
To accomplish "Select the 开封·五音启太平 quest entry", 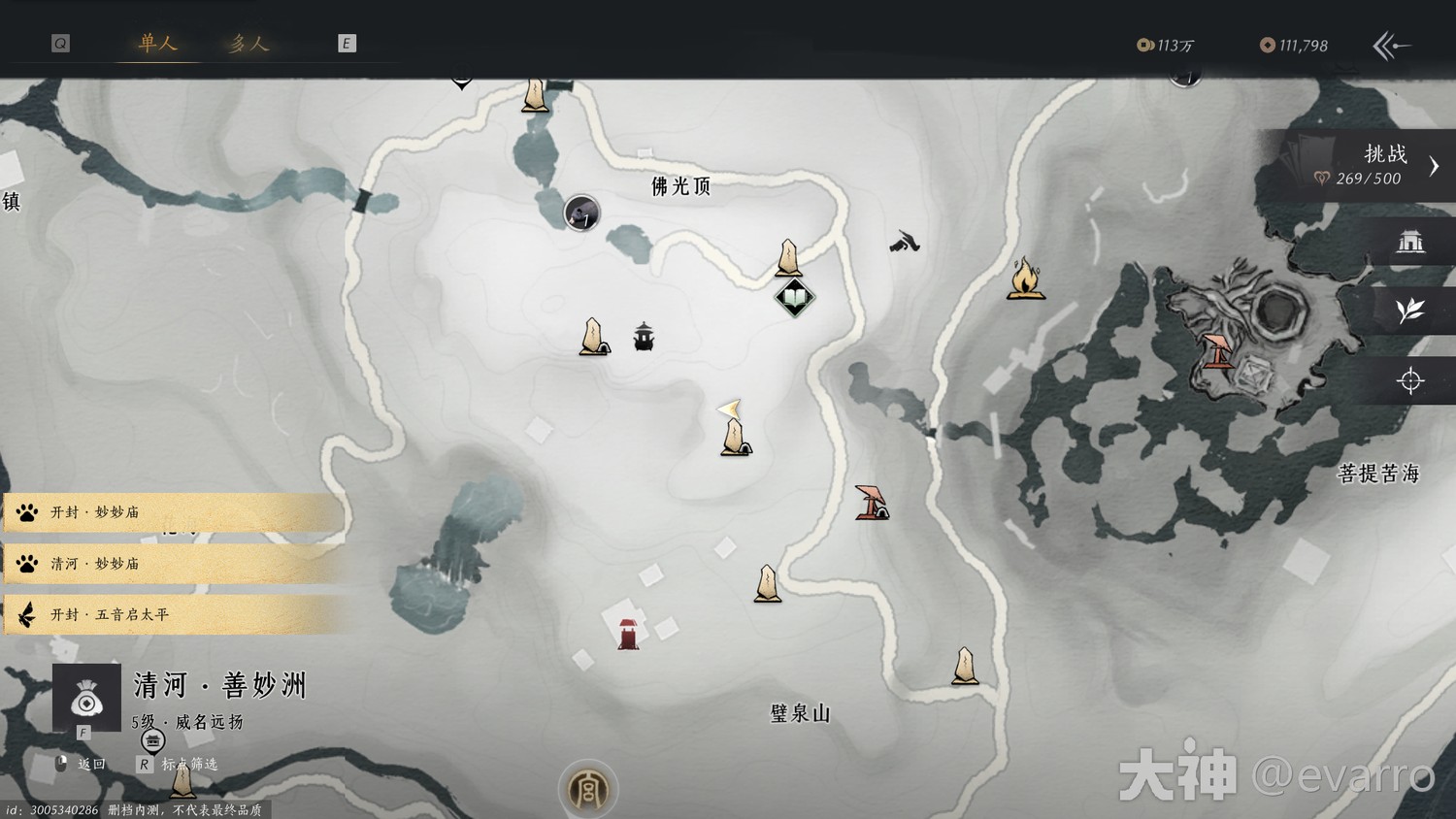I will pos(175,615).
